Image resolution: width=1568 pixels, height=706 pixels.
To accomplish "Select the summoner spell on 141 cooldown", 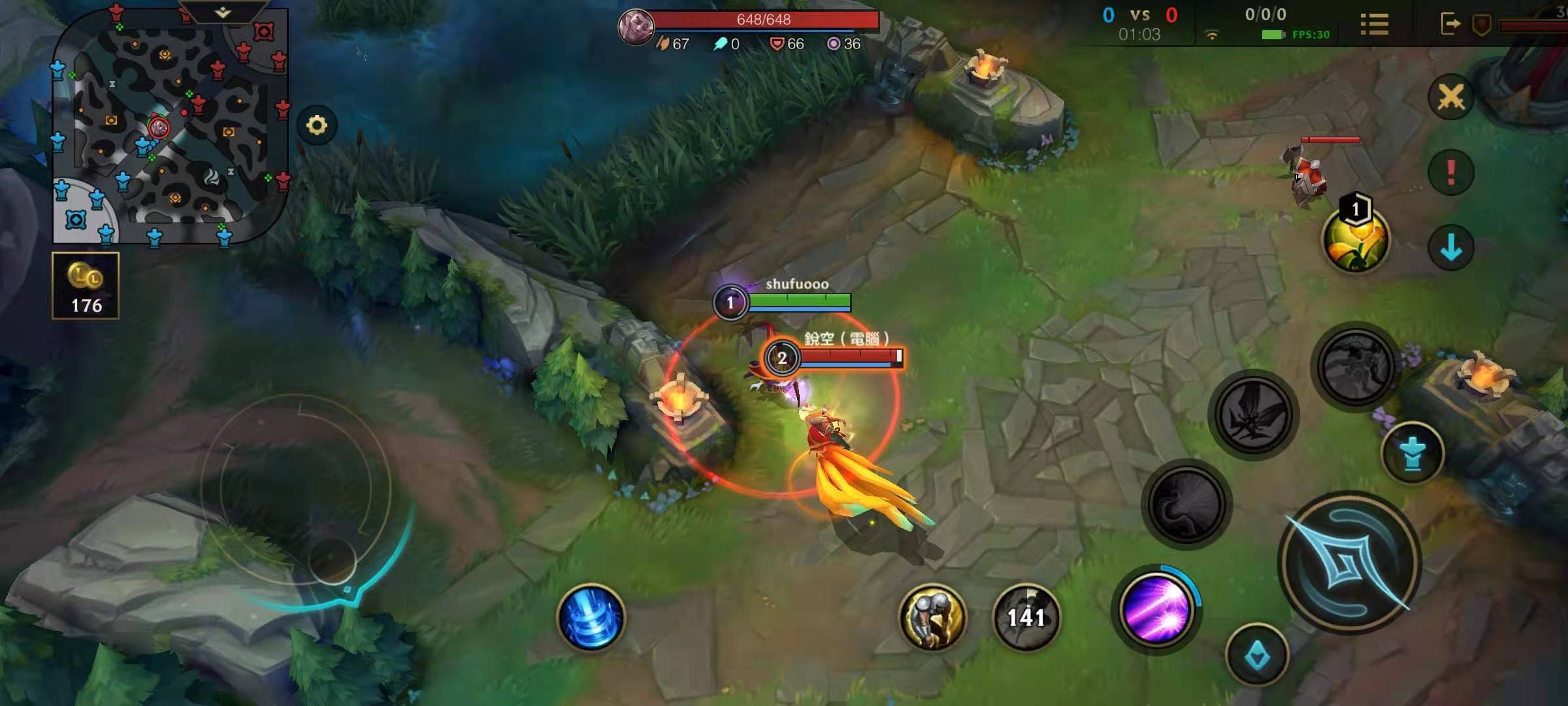I will (1026, 617).
